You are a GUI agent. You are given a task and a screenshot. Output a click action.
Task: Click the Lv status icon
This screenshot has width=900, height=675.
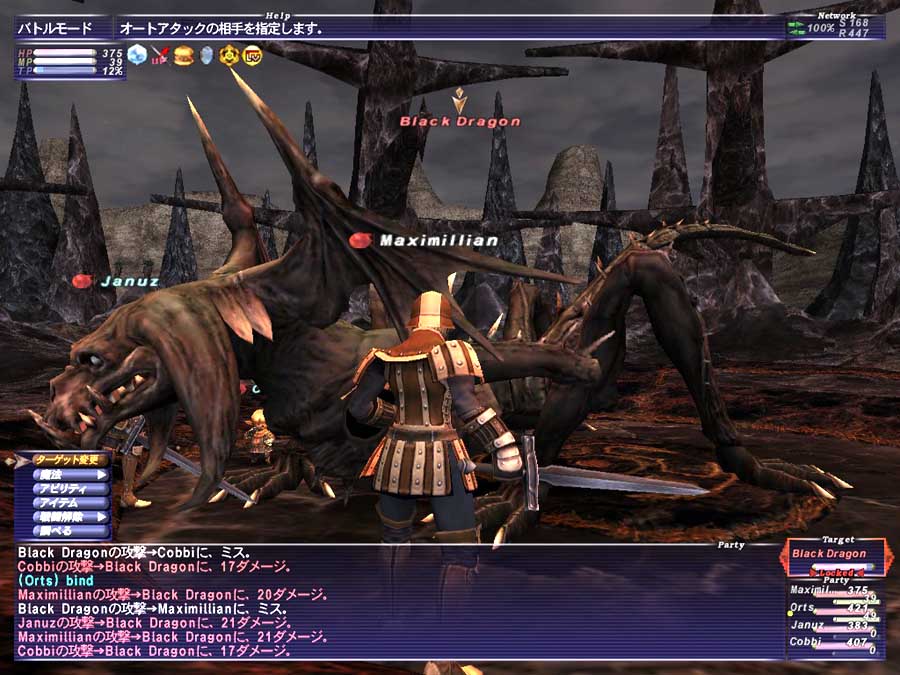pyautogui.click(x=251, y=54)
